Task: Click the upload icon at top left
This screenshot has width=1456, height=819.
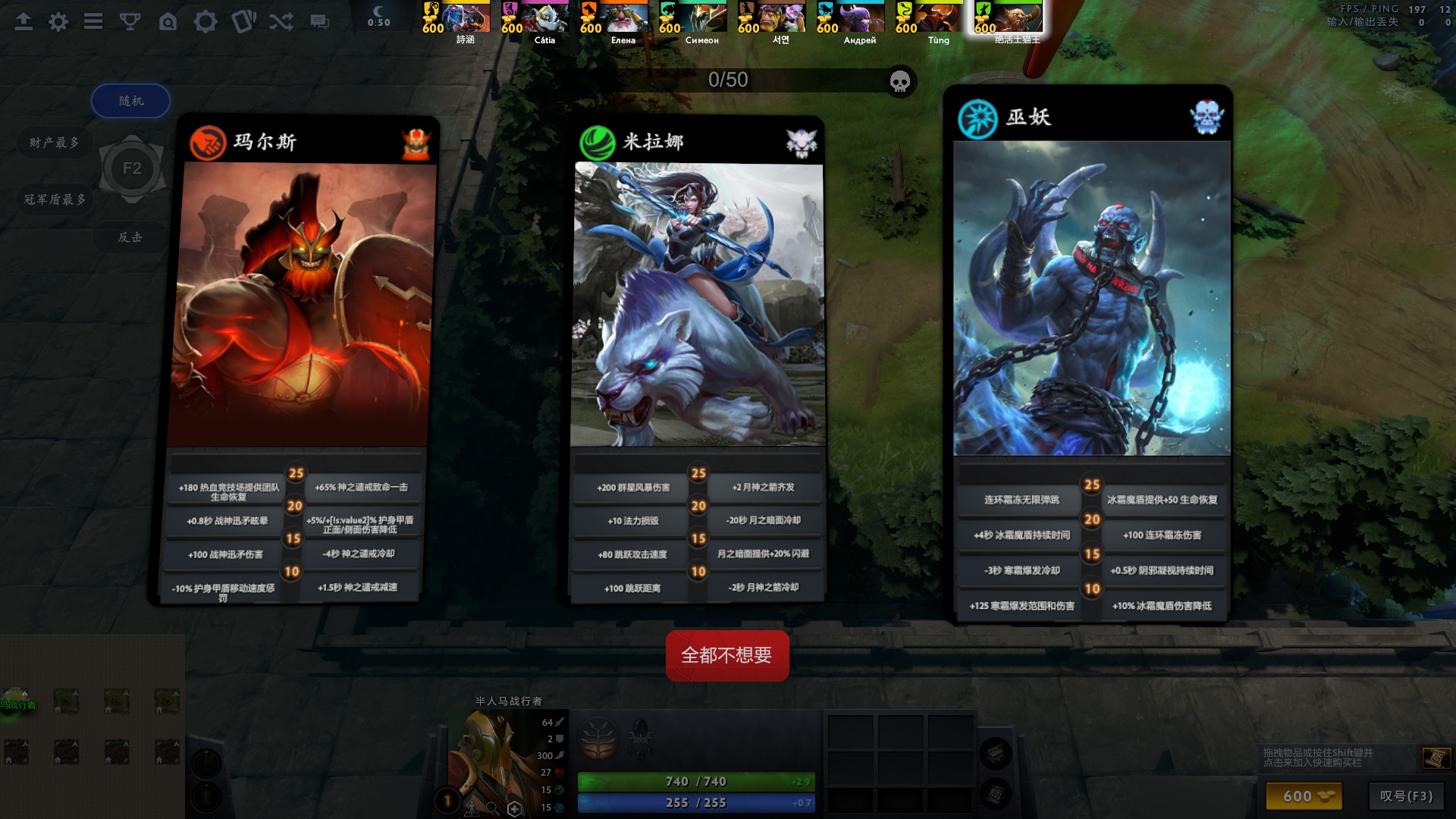Action: click(23, 22)
